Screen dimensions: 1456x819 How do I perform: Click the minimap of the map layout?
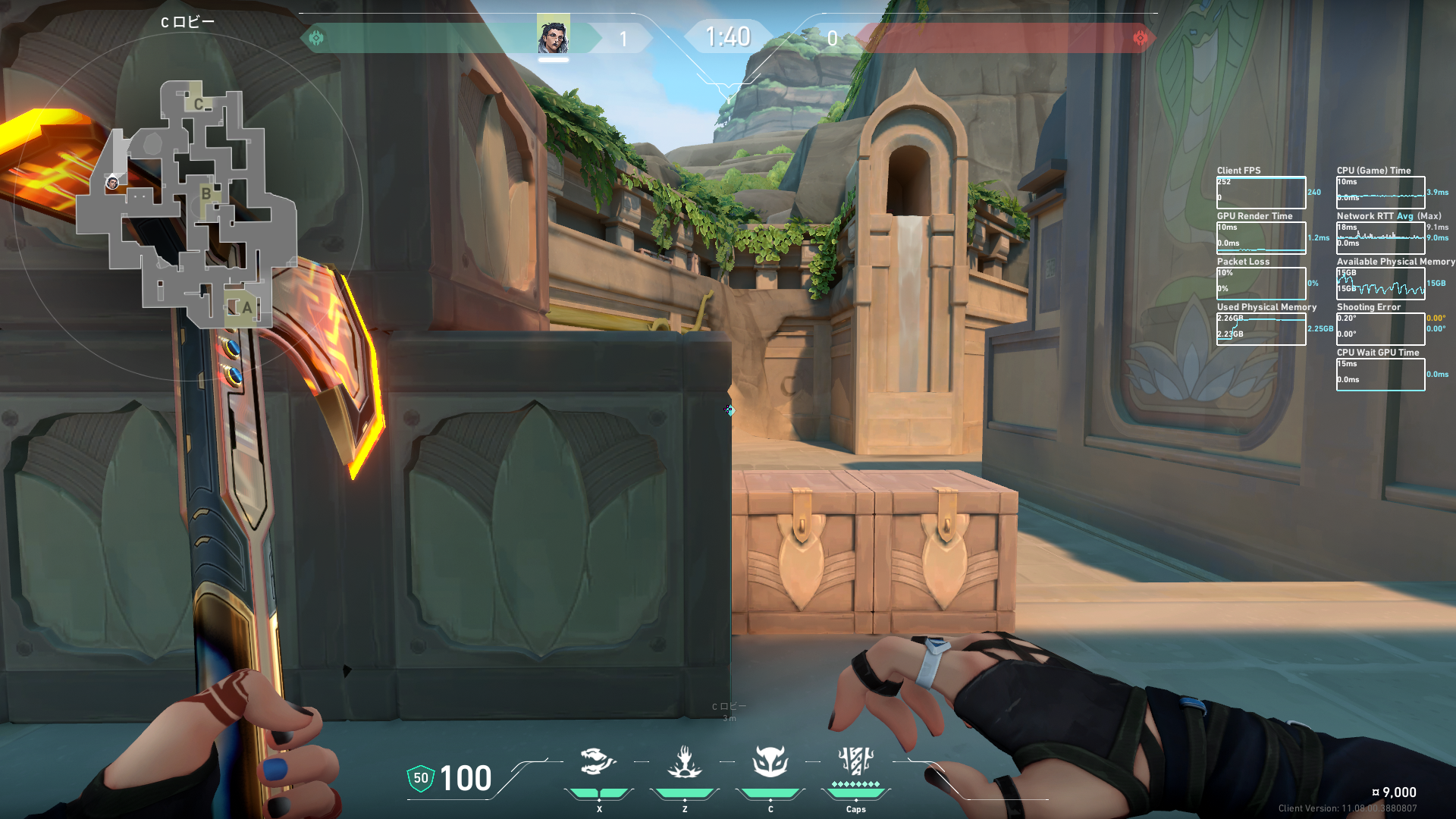(x=187, y=206)
